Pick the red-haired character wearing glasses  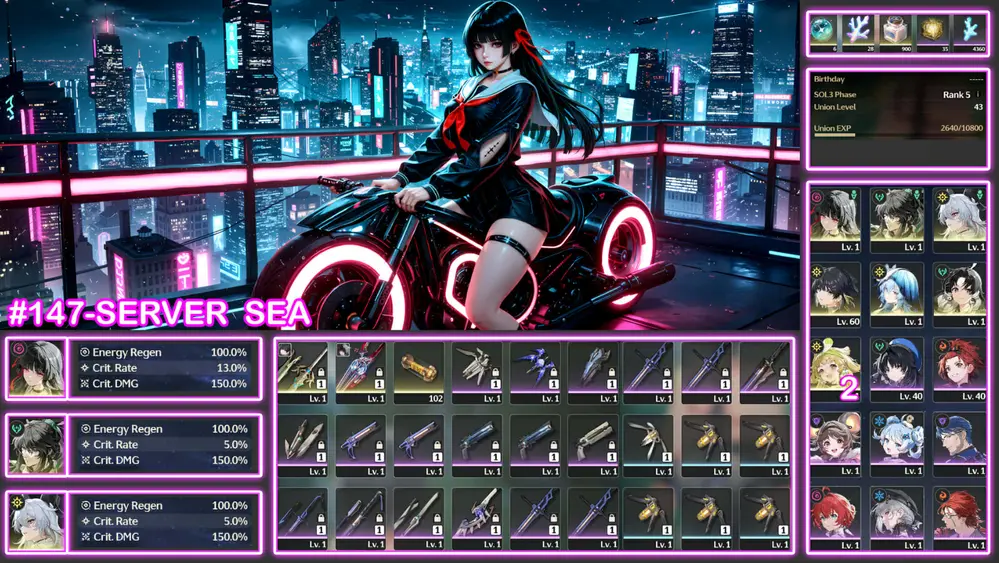(x=959, y=513)
